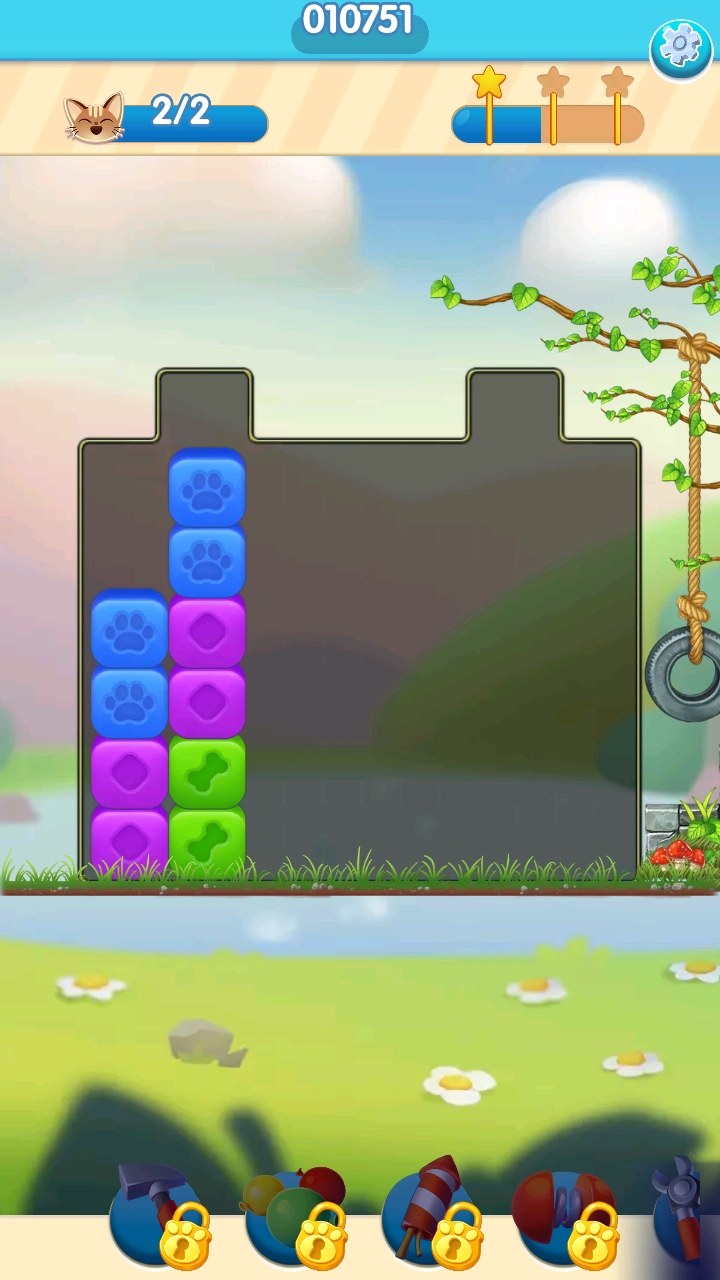Activate the locked firework rocket booster

[x=429, y=1212]
